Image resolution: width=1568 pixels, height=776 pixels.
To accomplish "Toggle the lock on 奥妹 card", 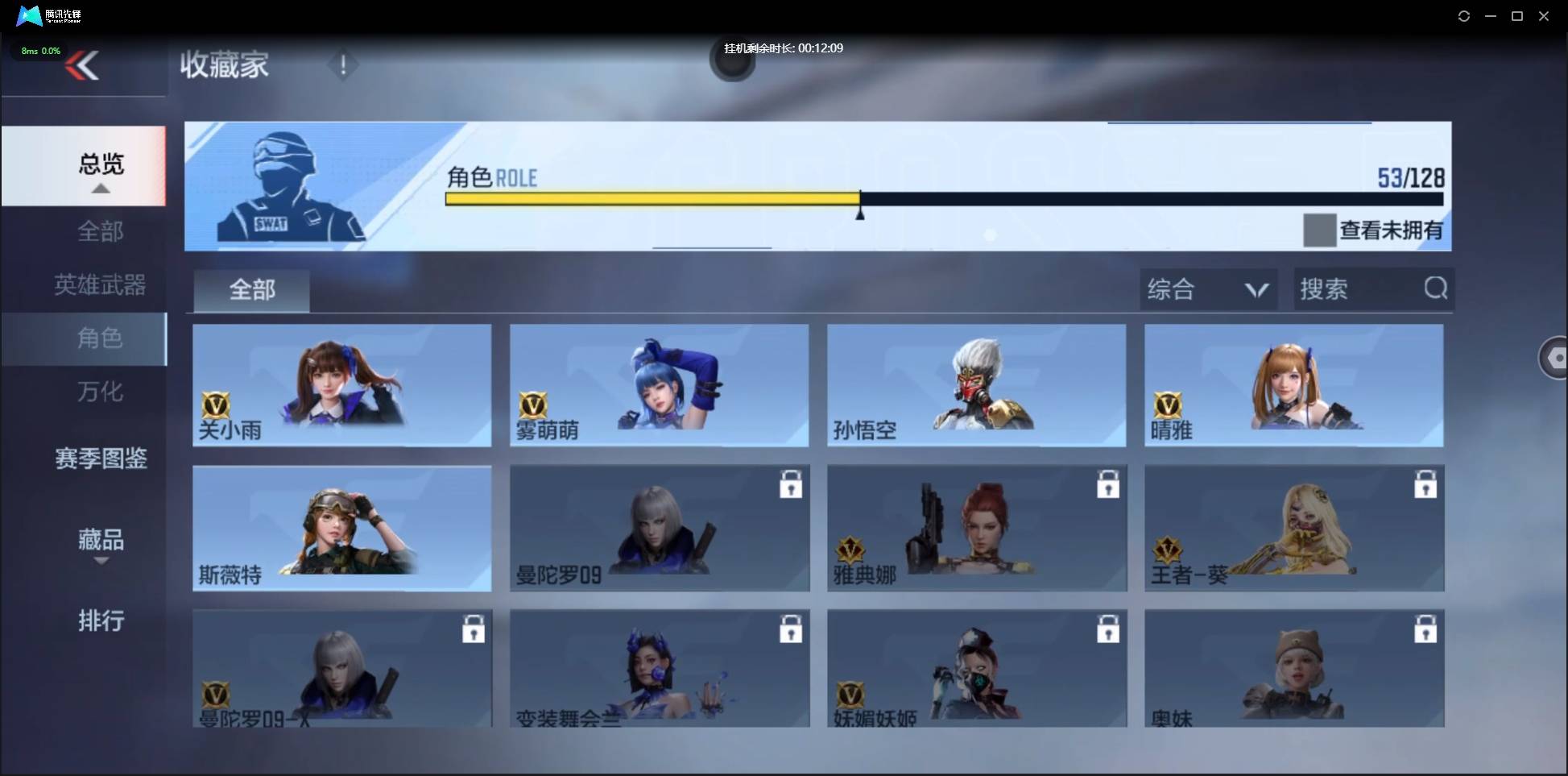I will (x=1427, y=627).
